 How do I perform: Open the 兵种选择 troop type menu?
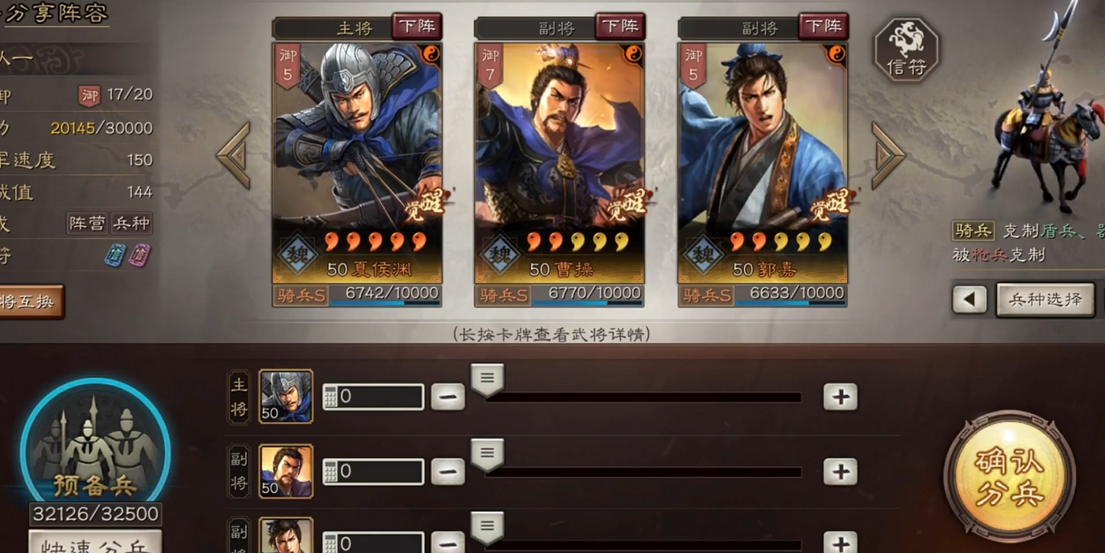(1045, 299)
